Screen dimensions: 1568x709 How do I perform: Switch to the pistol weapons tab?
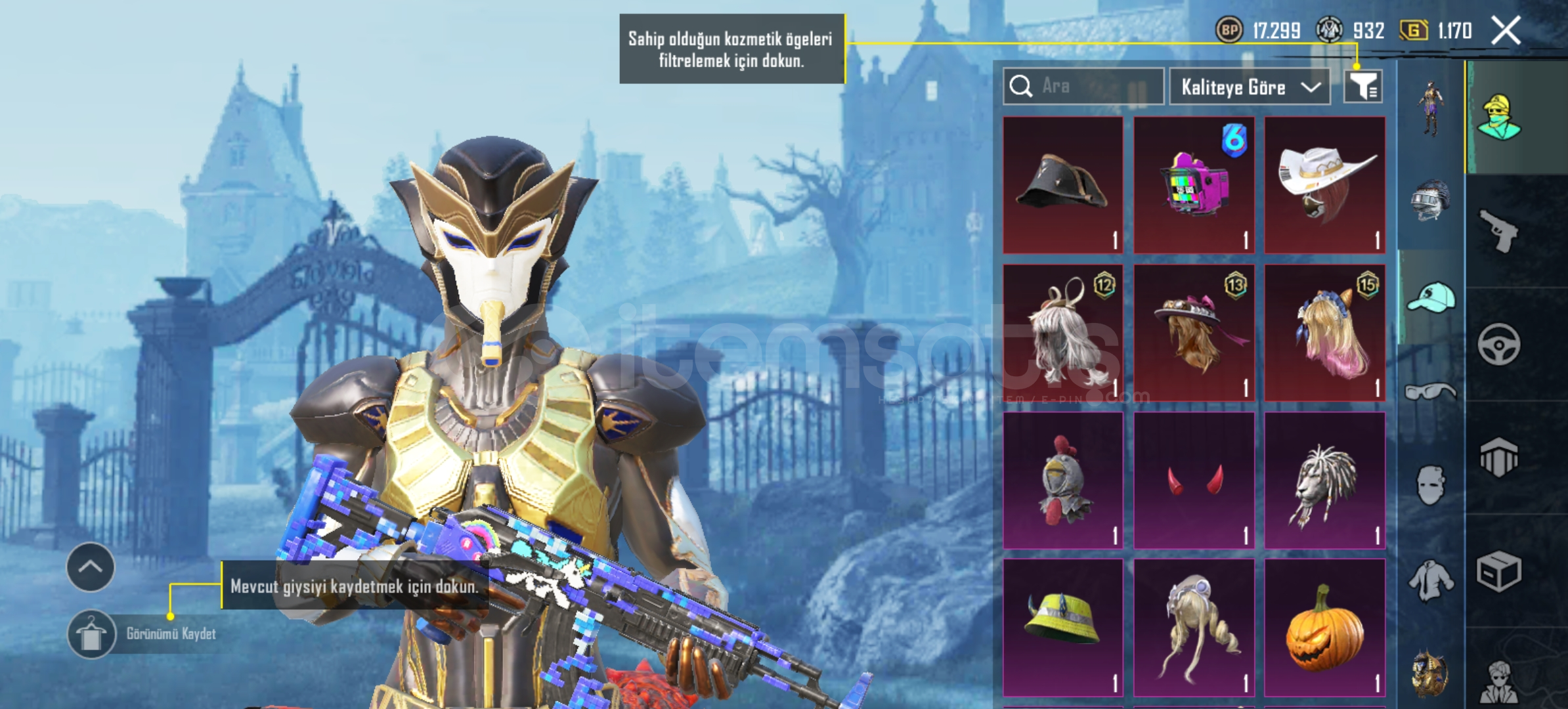[x=1498, y=230]
